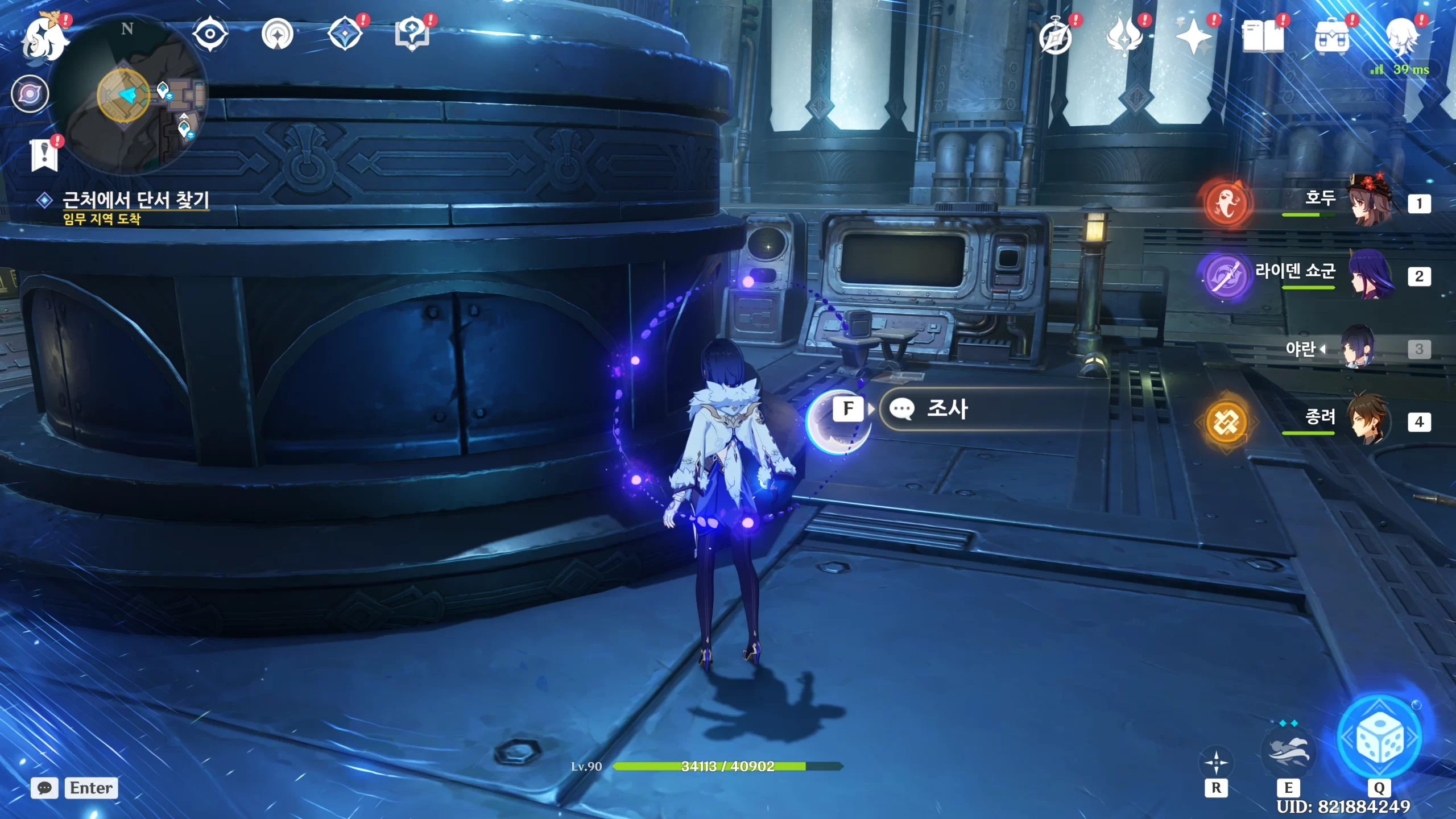Open the battle pass diamond icon

345,35
